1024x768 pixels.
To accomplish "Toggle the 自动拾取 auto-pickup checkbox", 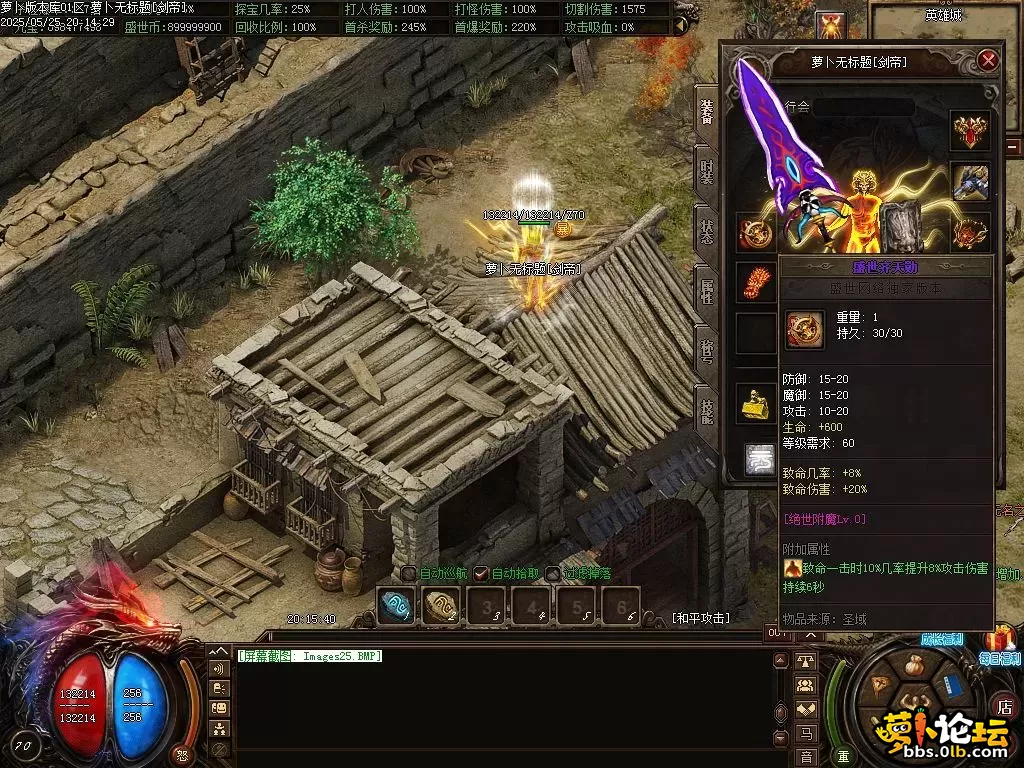I will (x=481, y=574).
